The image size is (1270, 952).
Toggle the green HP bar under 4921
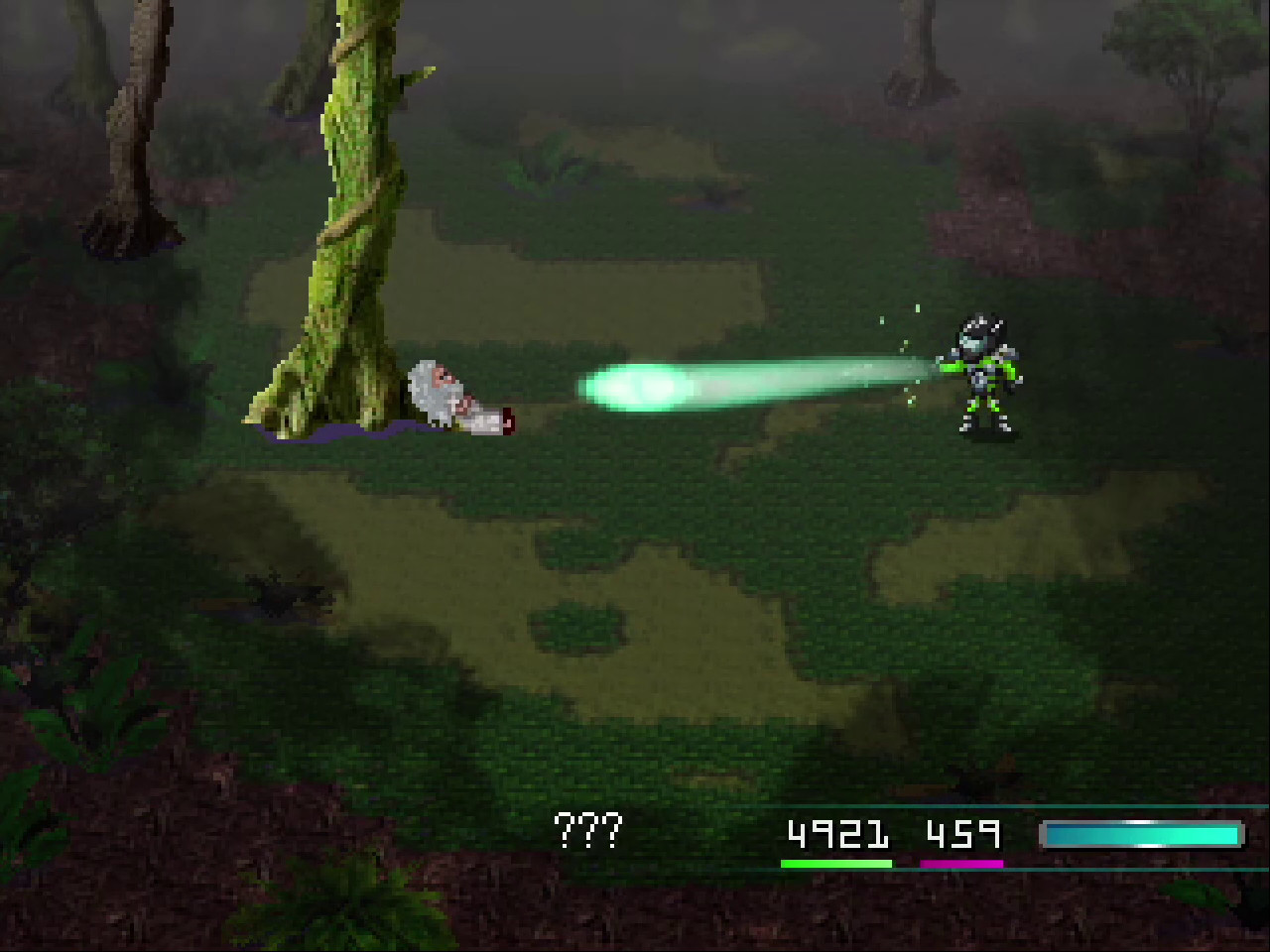838,863
